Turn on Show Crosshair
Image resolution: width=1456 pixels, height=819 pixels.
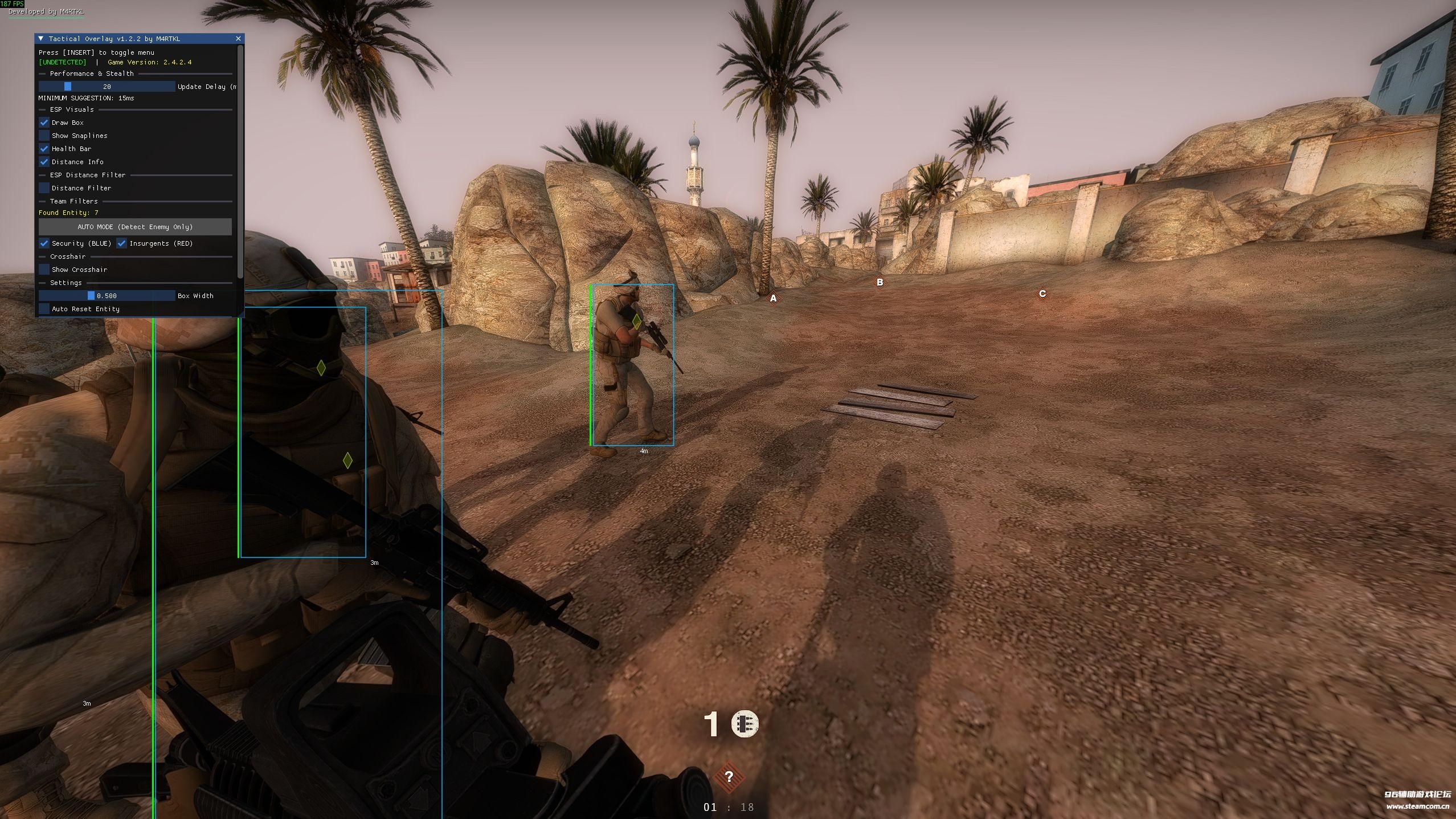point(44,270)
